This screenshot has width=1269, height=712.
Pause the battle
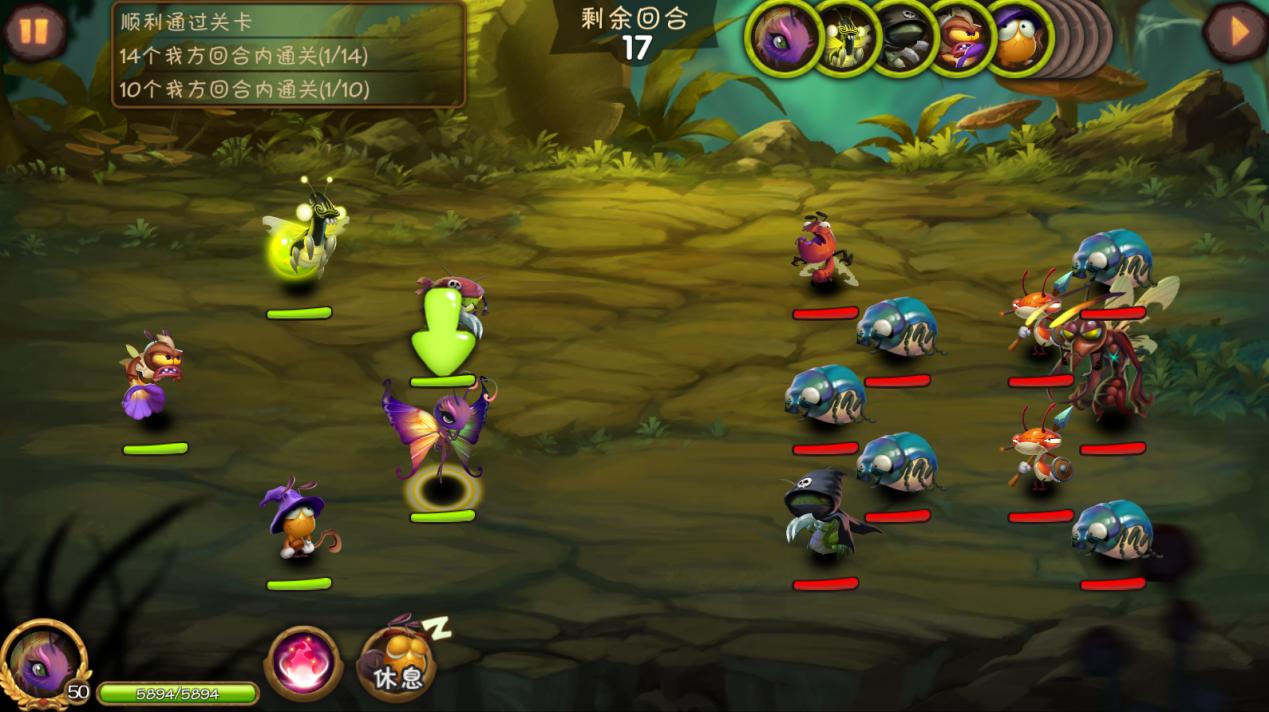click(34, 32)
